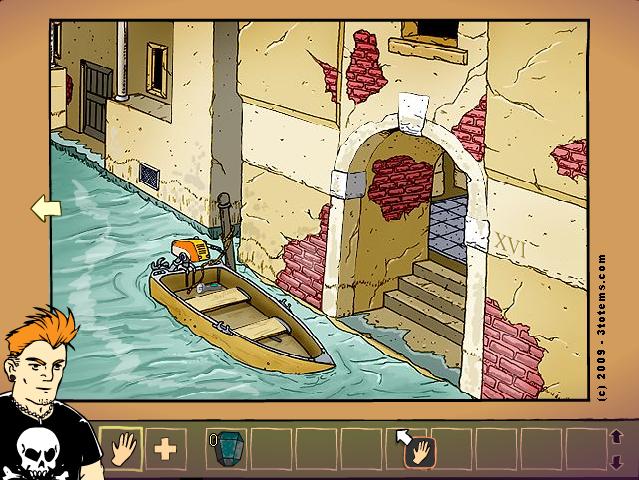Select the hand action icon
The height and width of the screenshot is (480, 639).
121,448
